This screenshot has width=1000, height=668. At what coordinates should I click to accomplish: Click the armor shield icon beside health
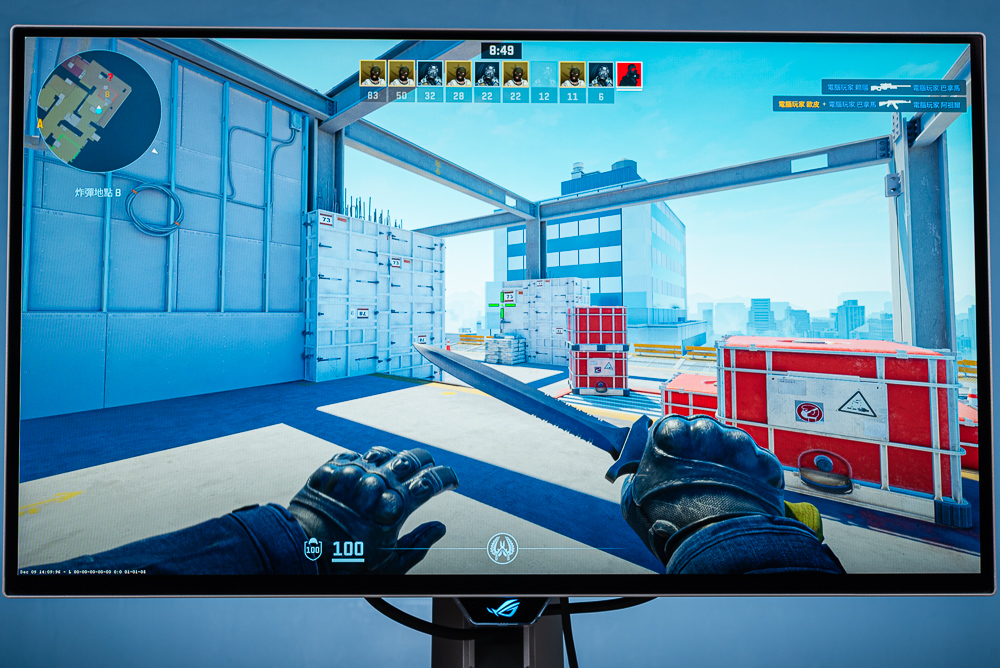pyautogui.click(x=313, y=549)
